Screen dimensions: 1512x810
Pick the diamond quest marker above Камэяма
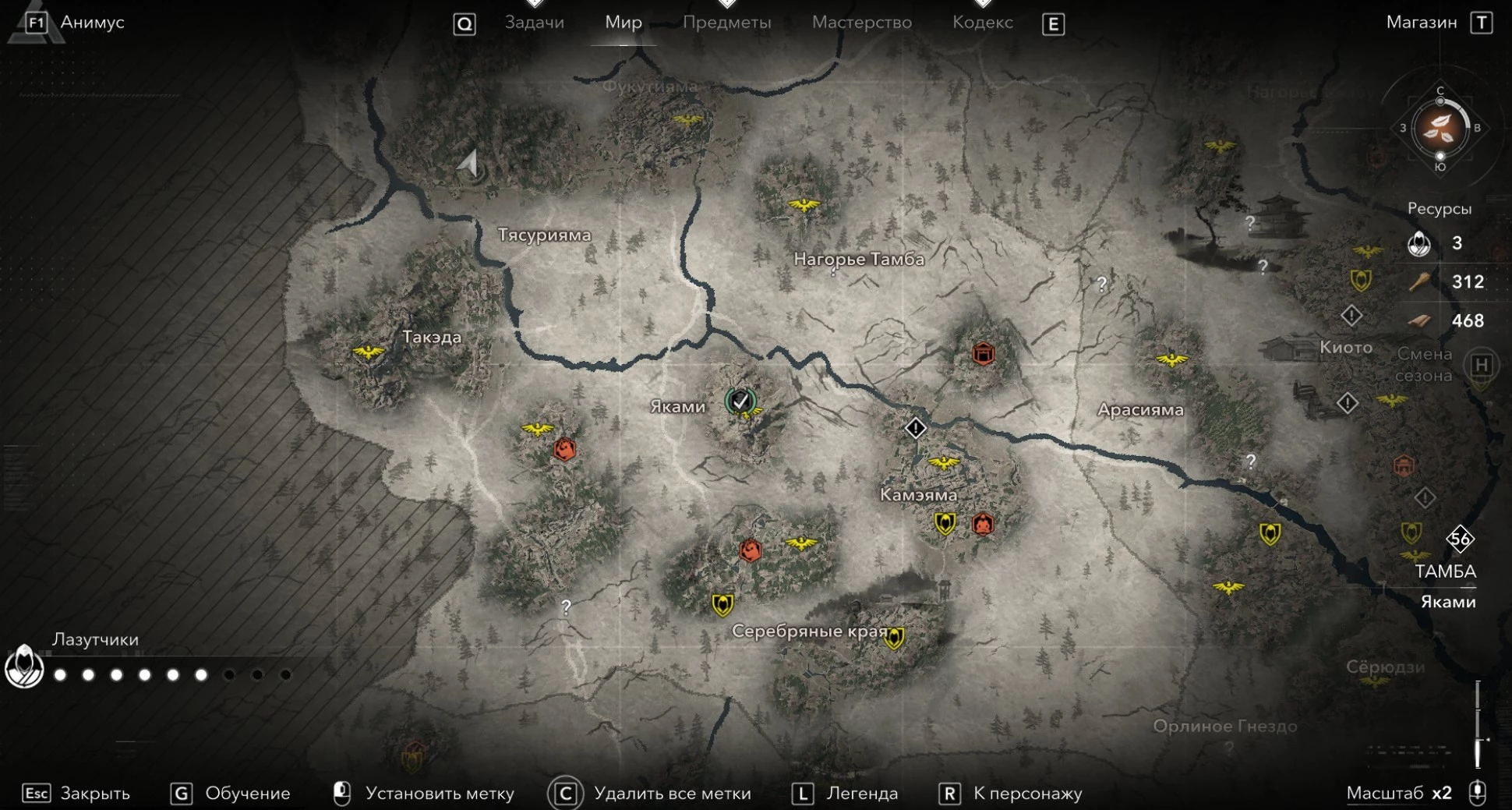[915, 428]
